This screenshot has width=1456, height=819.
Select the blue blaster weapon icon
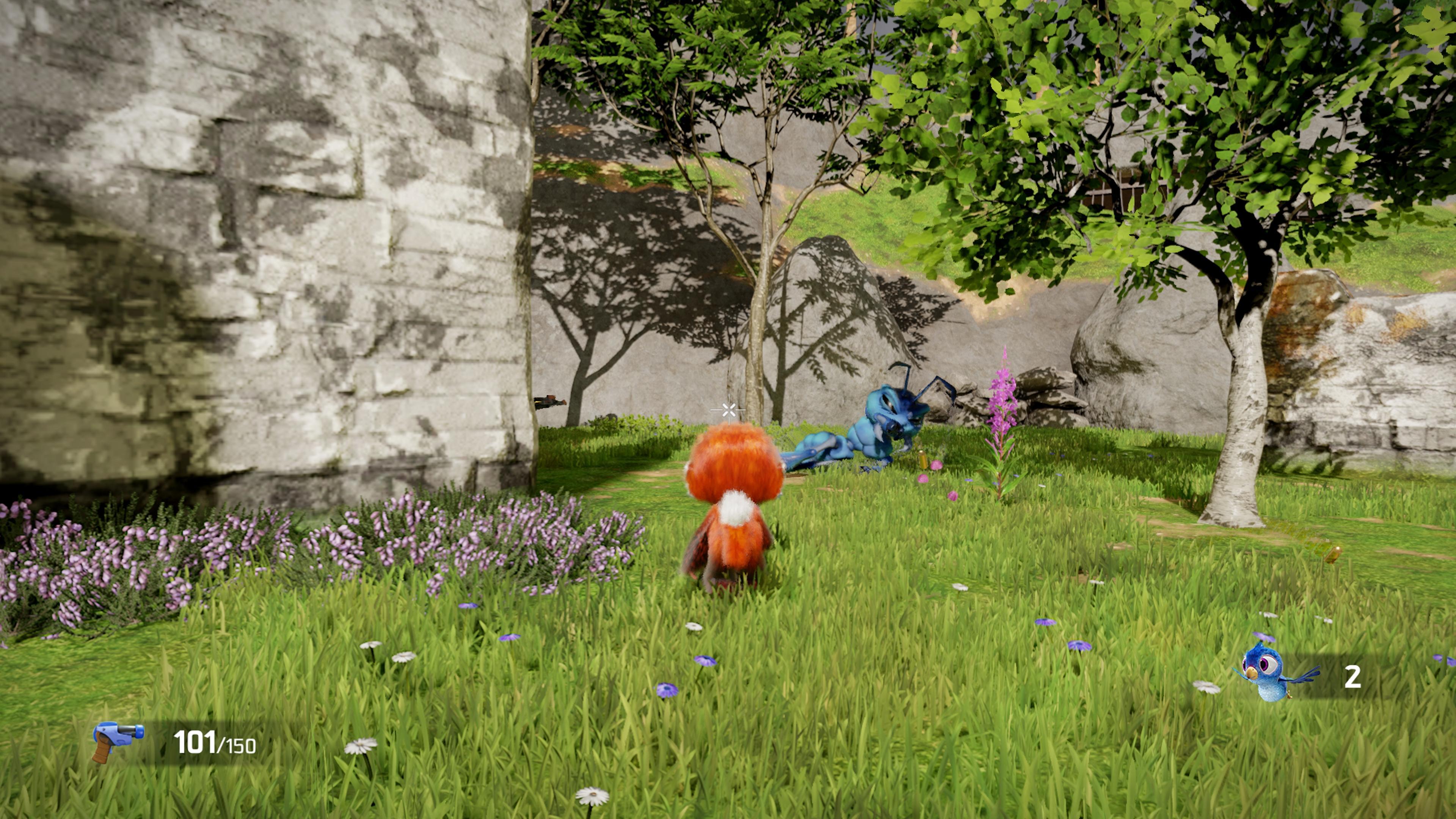coord(117,740)
